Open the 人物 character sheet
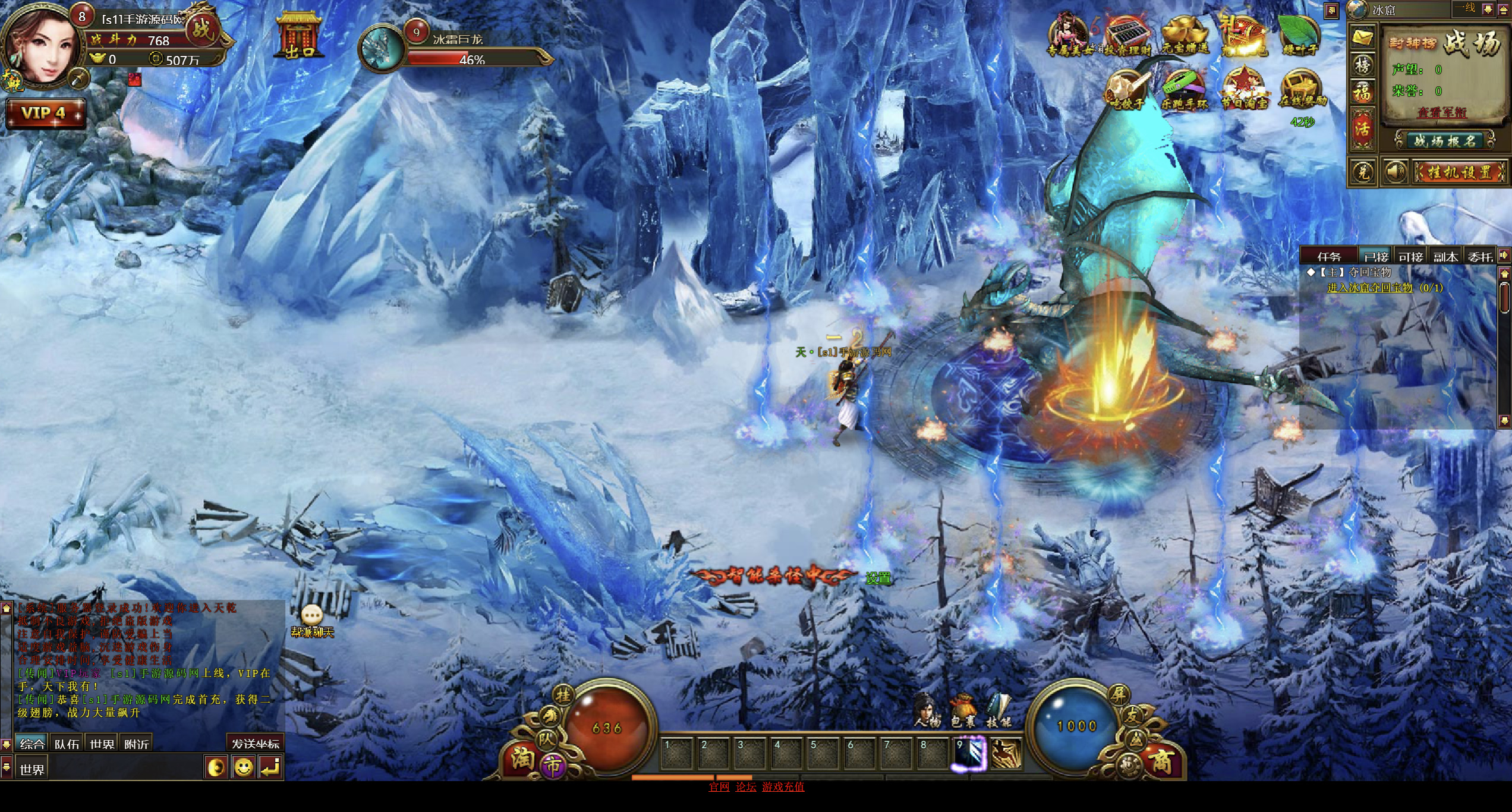The image size is (1512, 812). tap(927, 711)
